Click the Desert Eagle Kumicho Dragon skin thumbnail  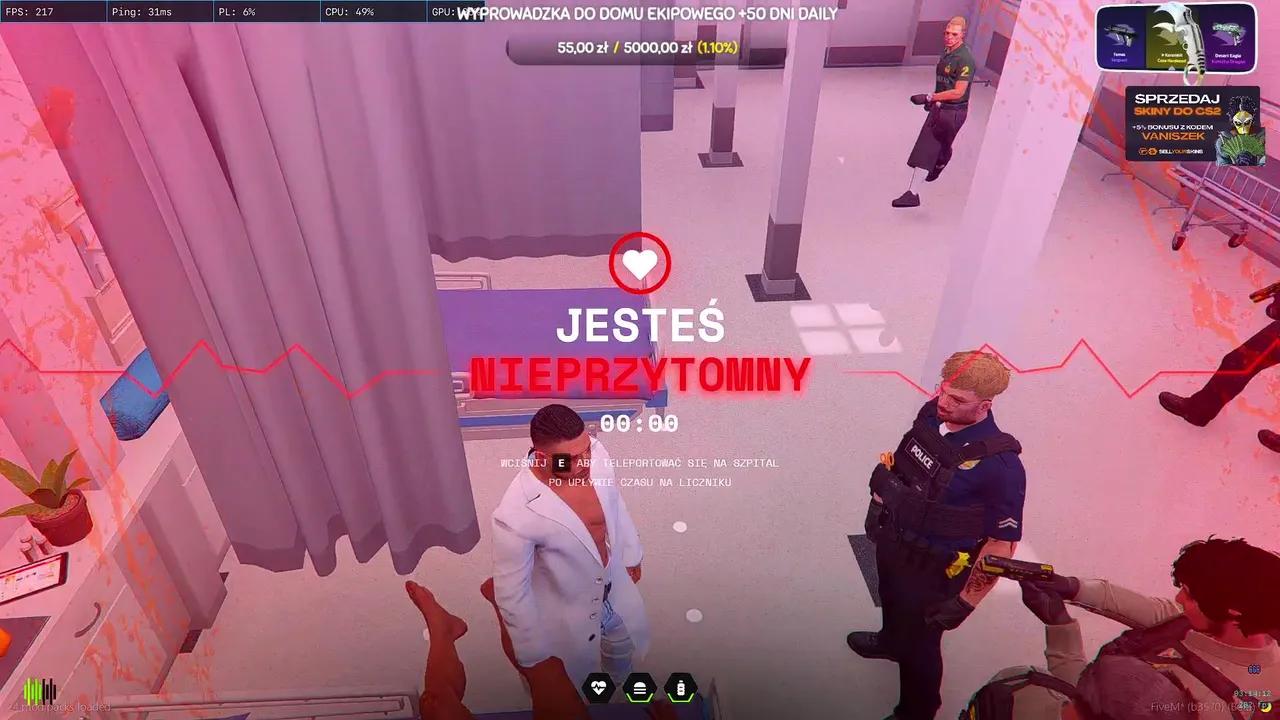[1230, 37]
